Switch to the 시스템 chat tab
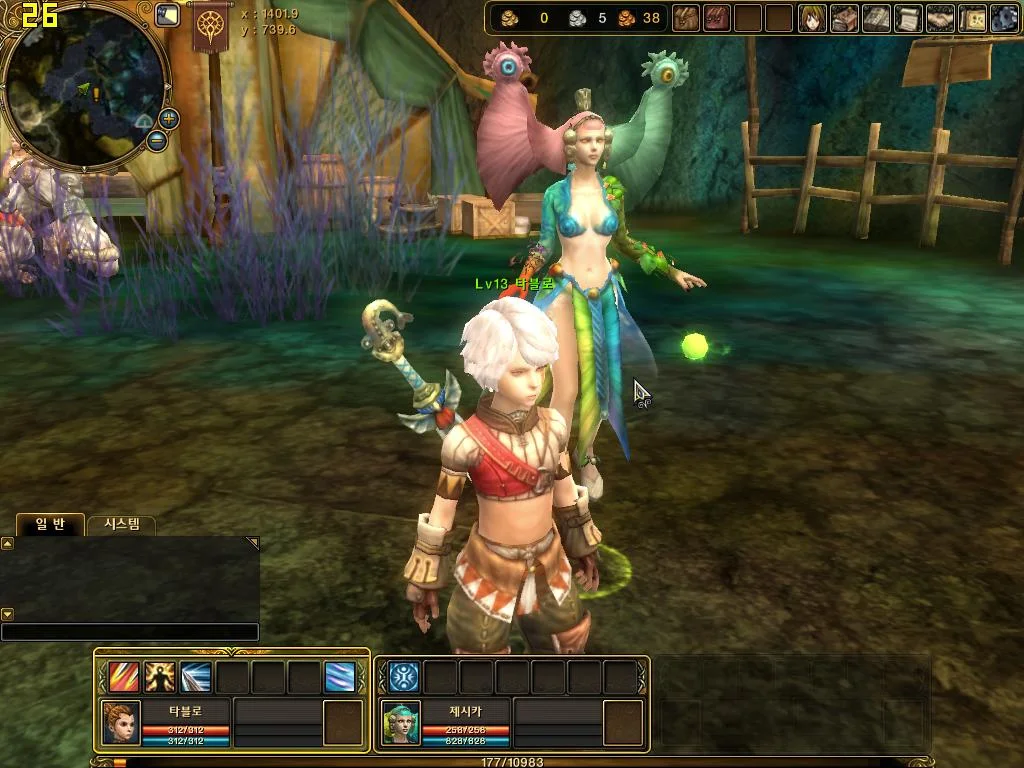Viewport: 1024px width, 768px height. (121, 524)
